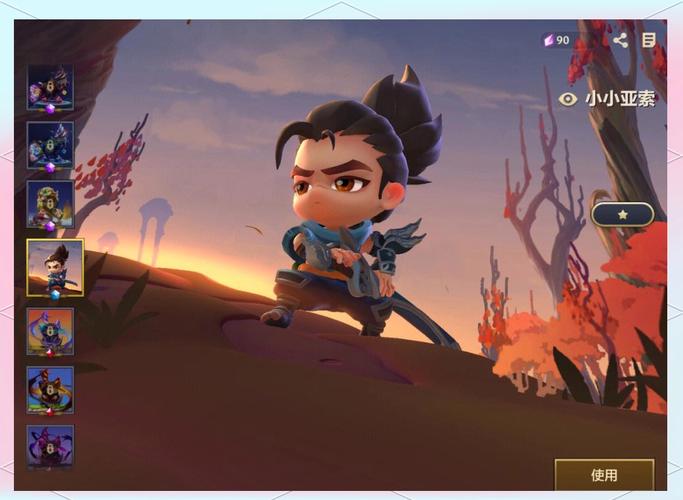Open the share icon
The image size is (683, 500).
[x=620, y=40]
